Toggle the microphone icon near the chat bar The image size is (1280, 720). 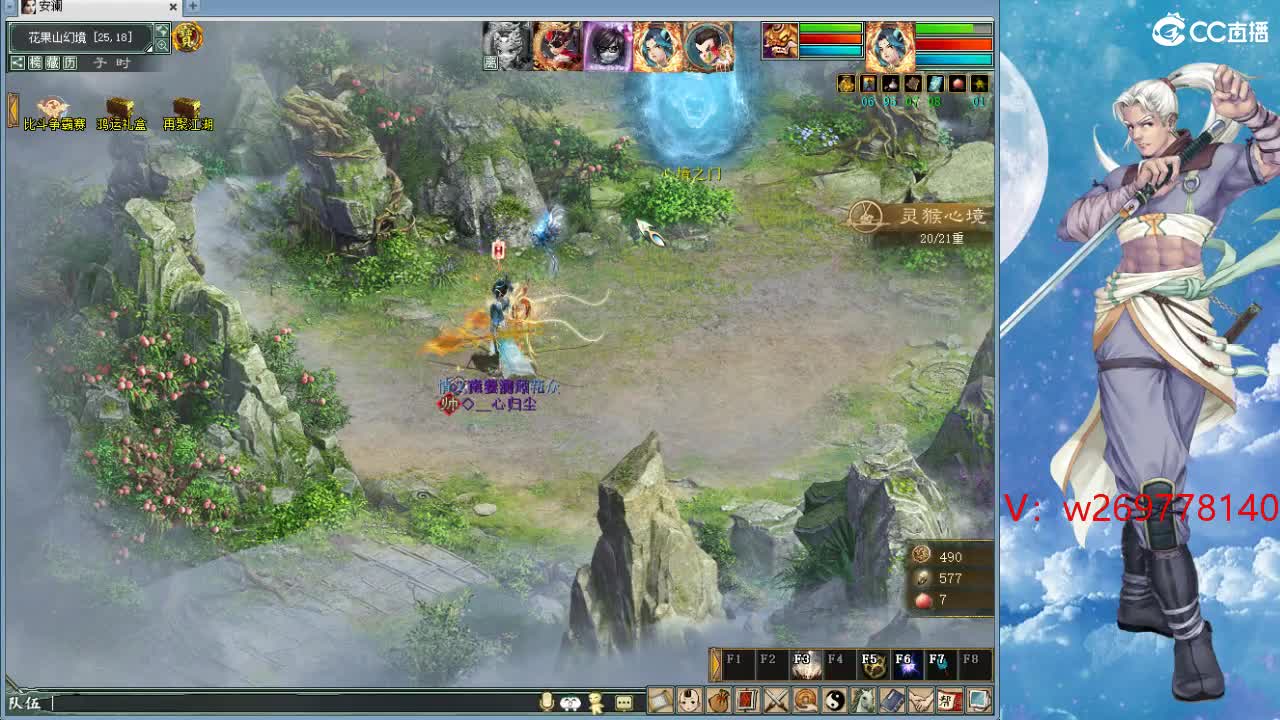(545, 701)
